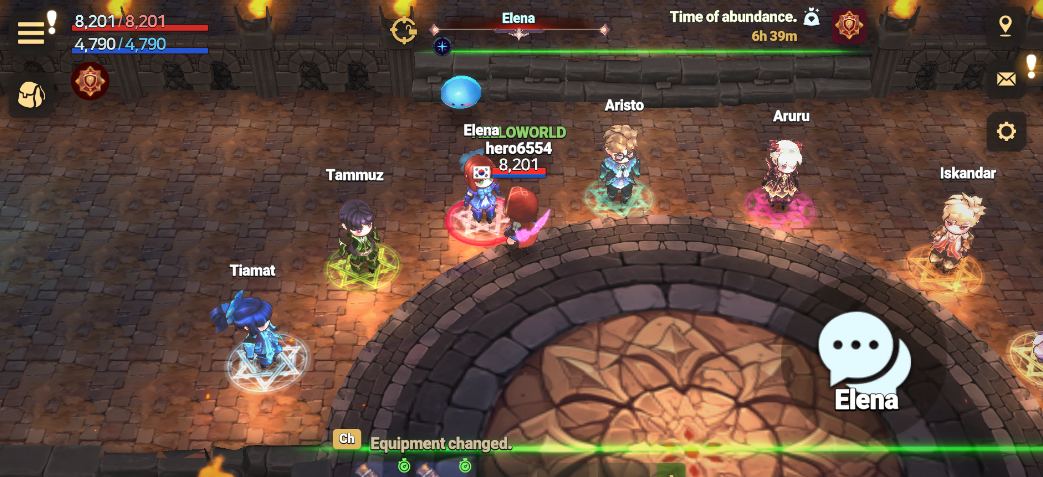Click the red emblem buff icon under the mana bar

point(90,81)
